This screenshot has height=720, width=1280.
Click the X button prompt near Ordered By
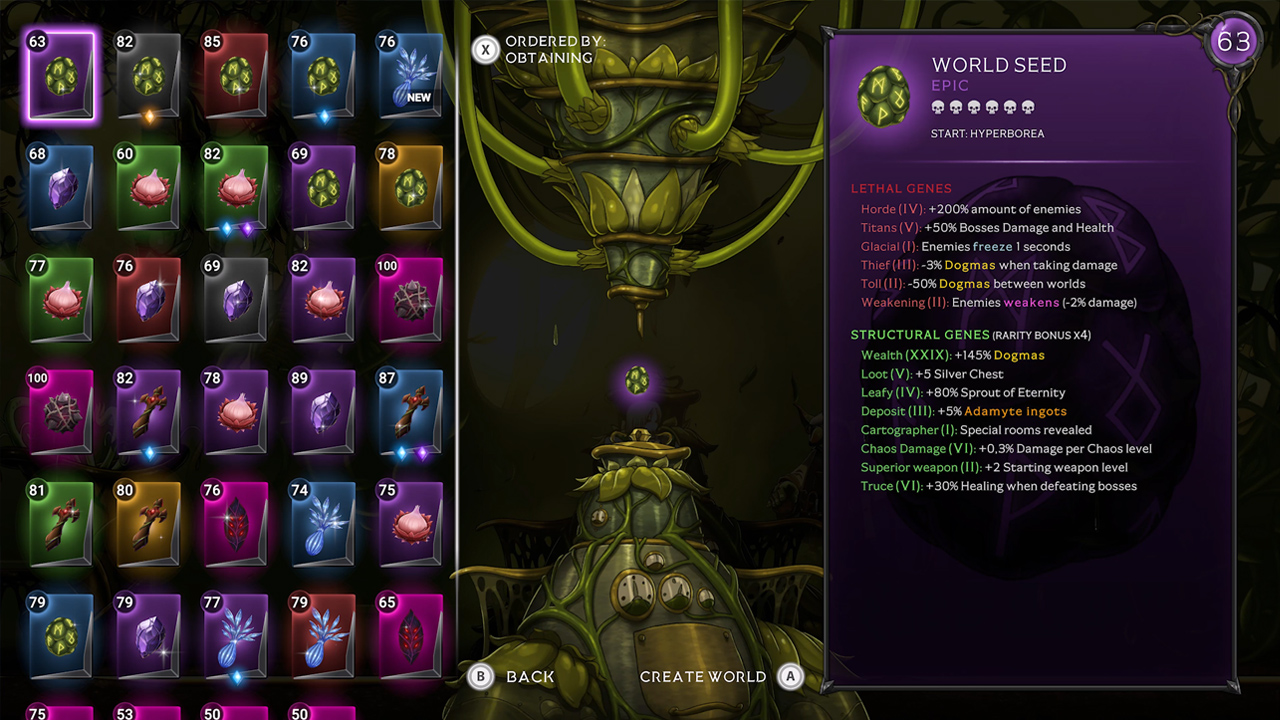(486, 48)
